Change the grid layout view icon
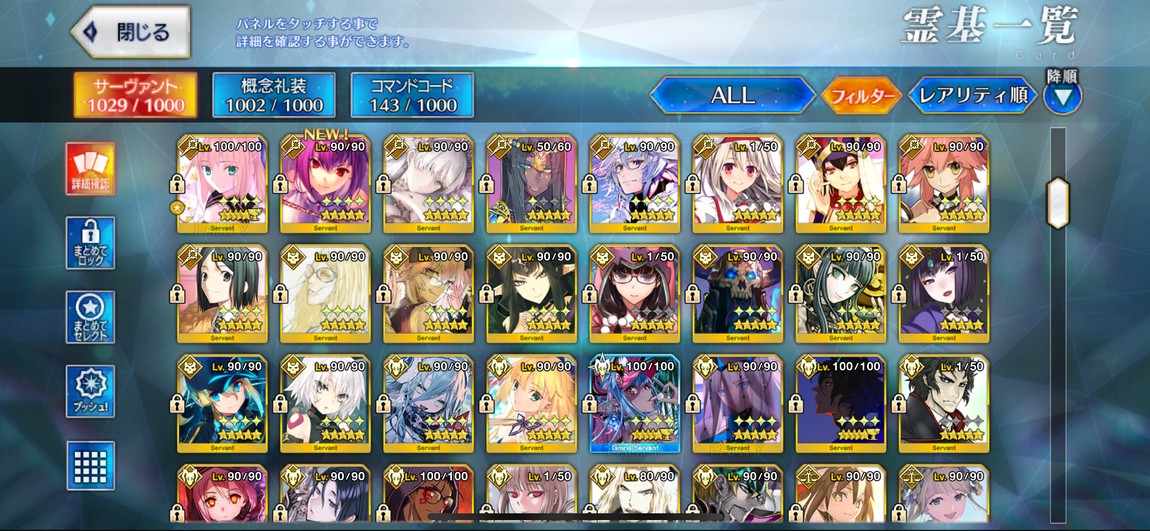Screen dimensions: 1150x531 pos(90,465)
